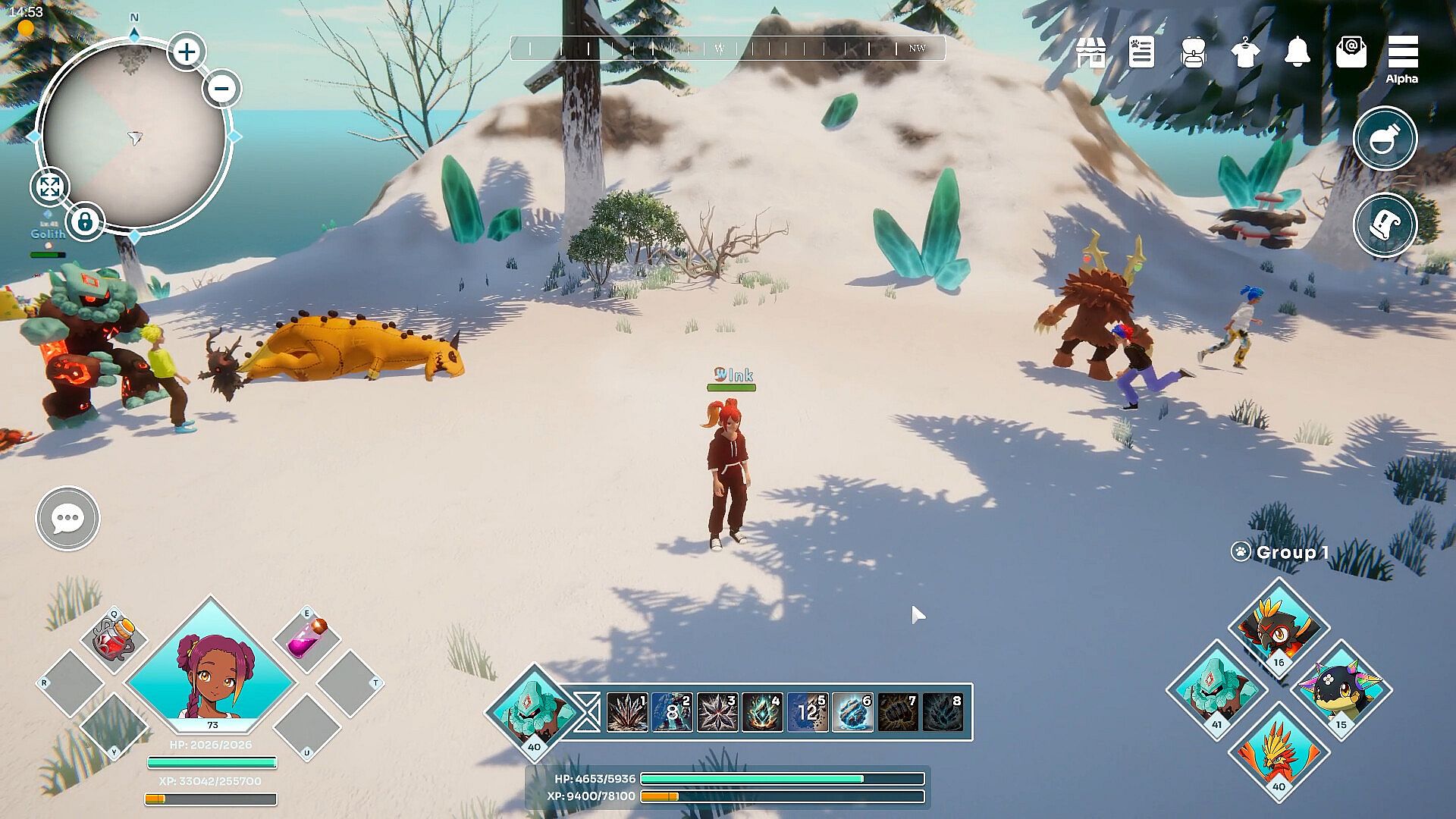The width and height of the screenshot is (1456, 819).
Task: Activate the ice rock ability in slot 6
Action: 852,713
